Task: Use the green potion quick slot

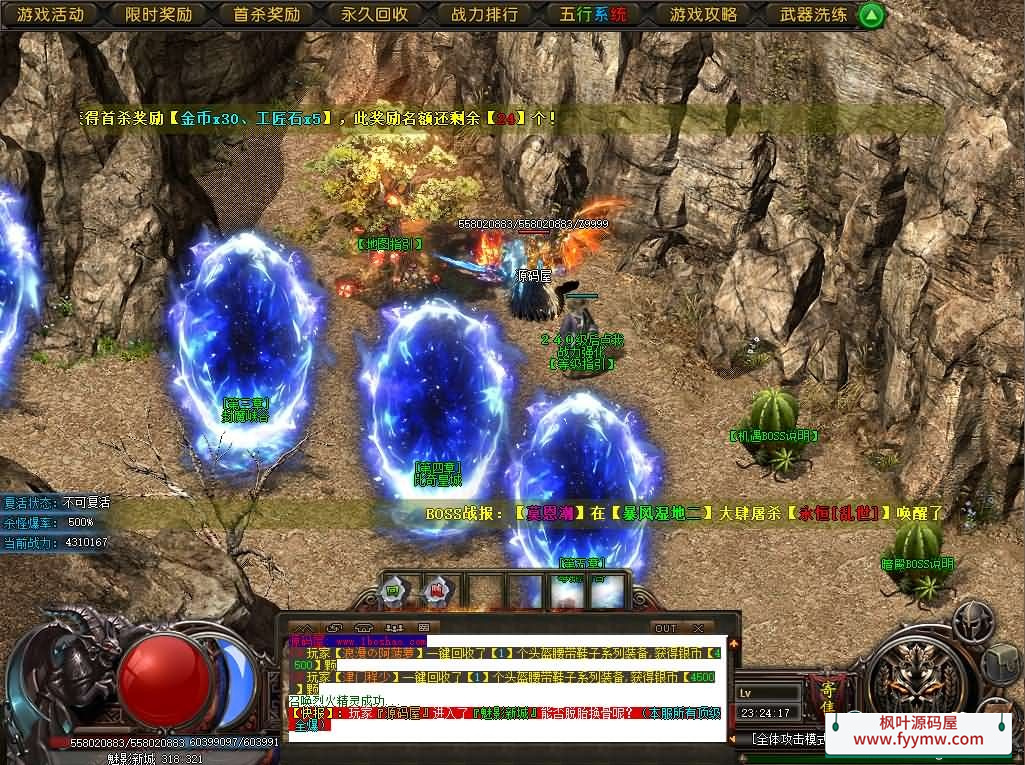Action: click(393, 591)
